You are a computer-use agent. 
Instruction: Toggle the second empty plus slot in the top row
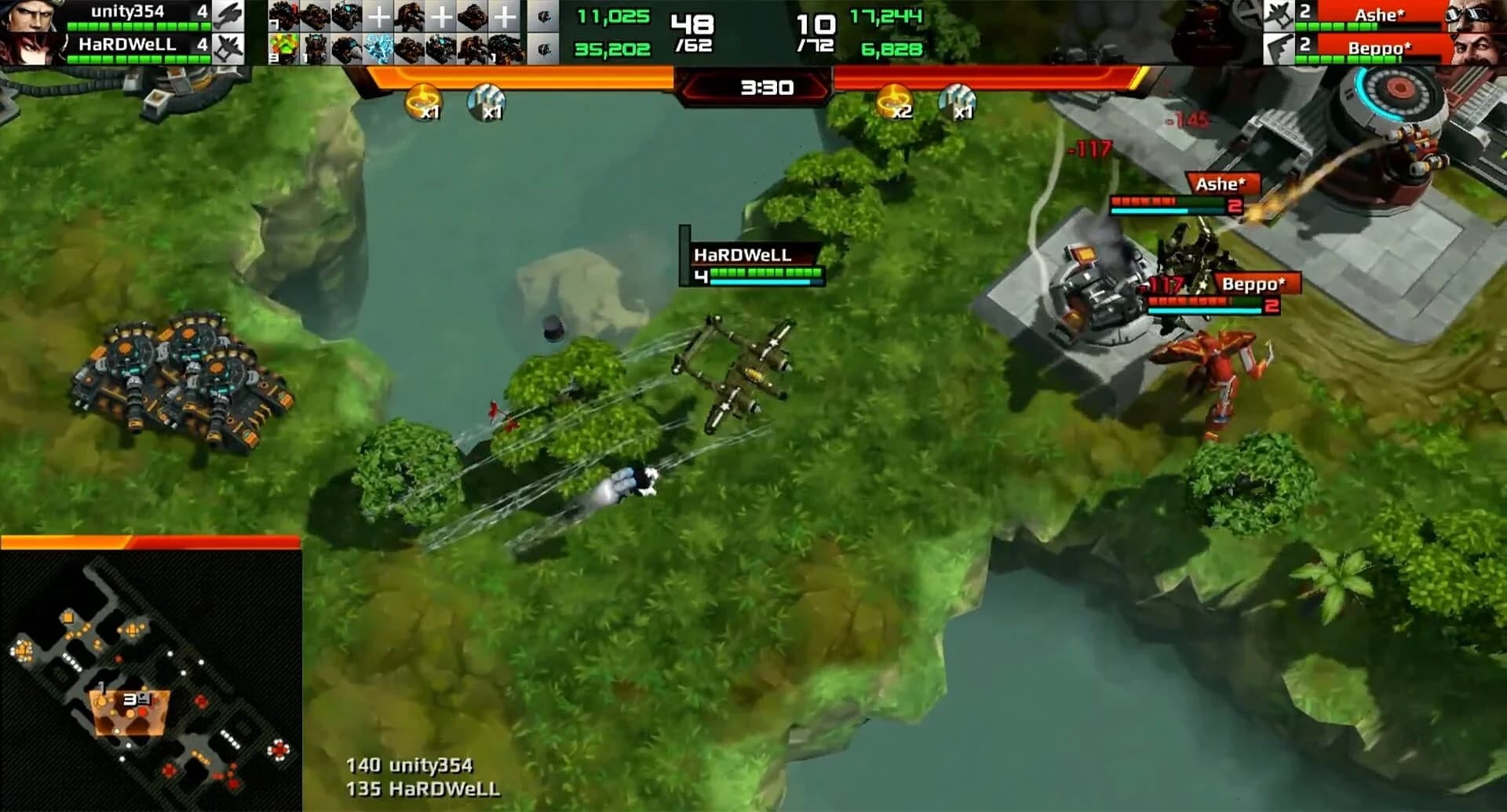click(443, 15)
